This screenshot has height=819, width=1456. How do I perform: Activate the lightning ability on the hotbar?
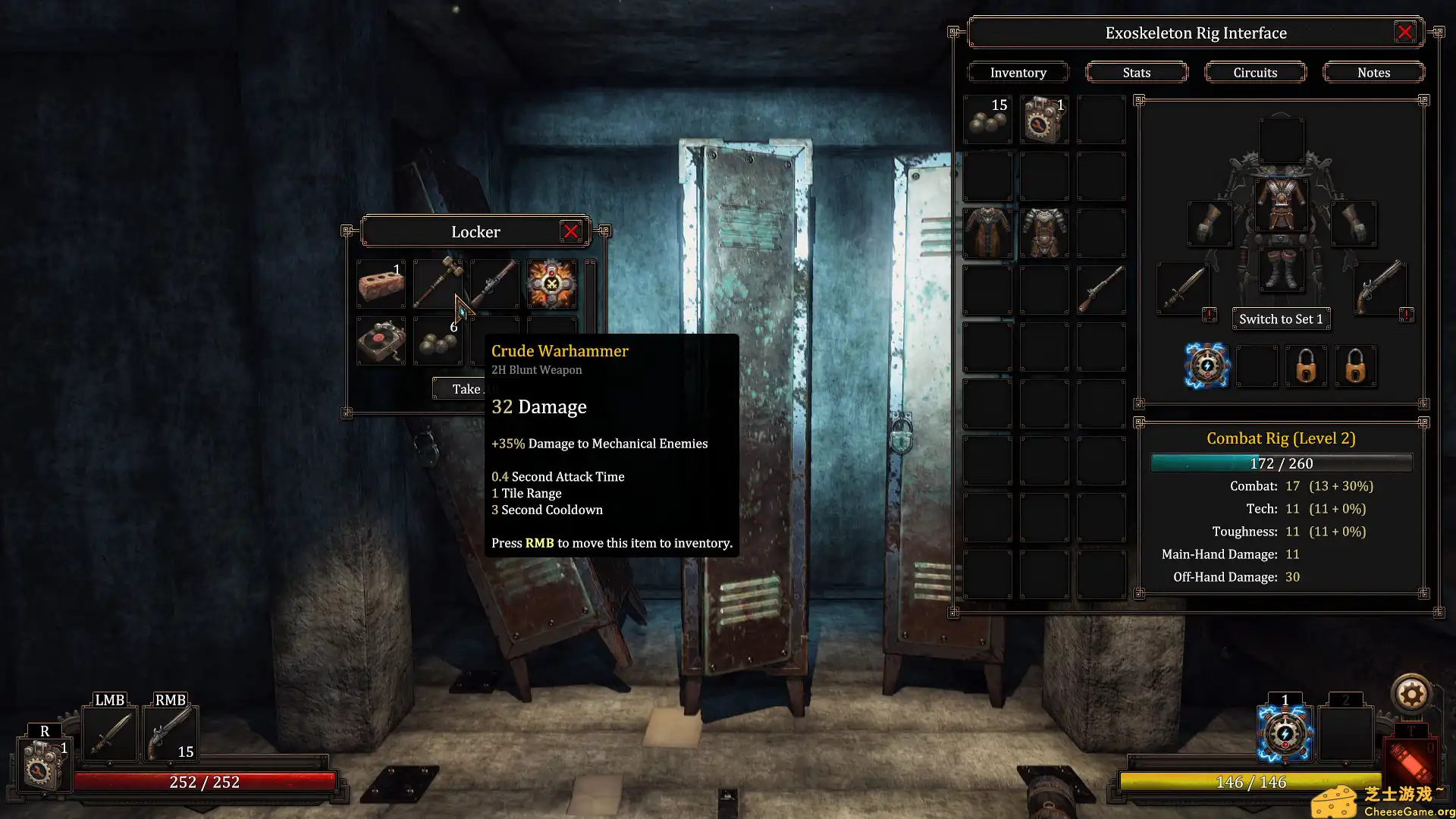click(1285, 734)
